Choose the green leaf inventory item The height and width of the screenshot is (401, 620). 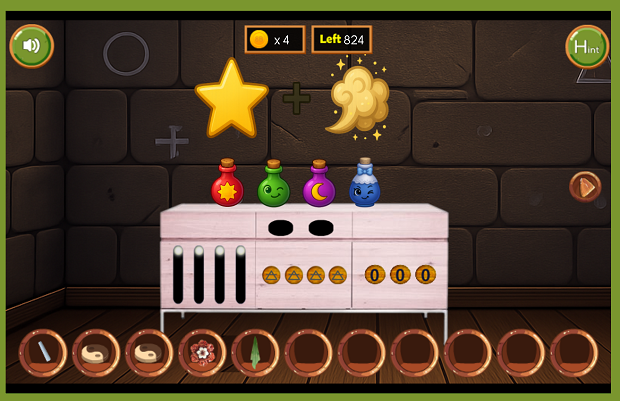tap(255, 352)
